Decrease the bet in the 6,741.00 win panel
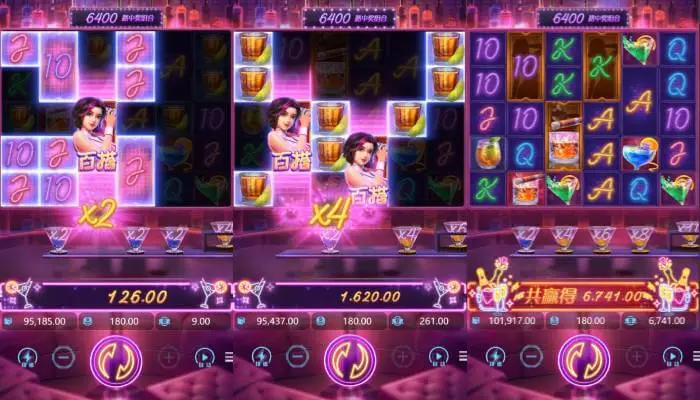The image size is (700, 400). 530,356
